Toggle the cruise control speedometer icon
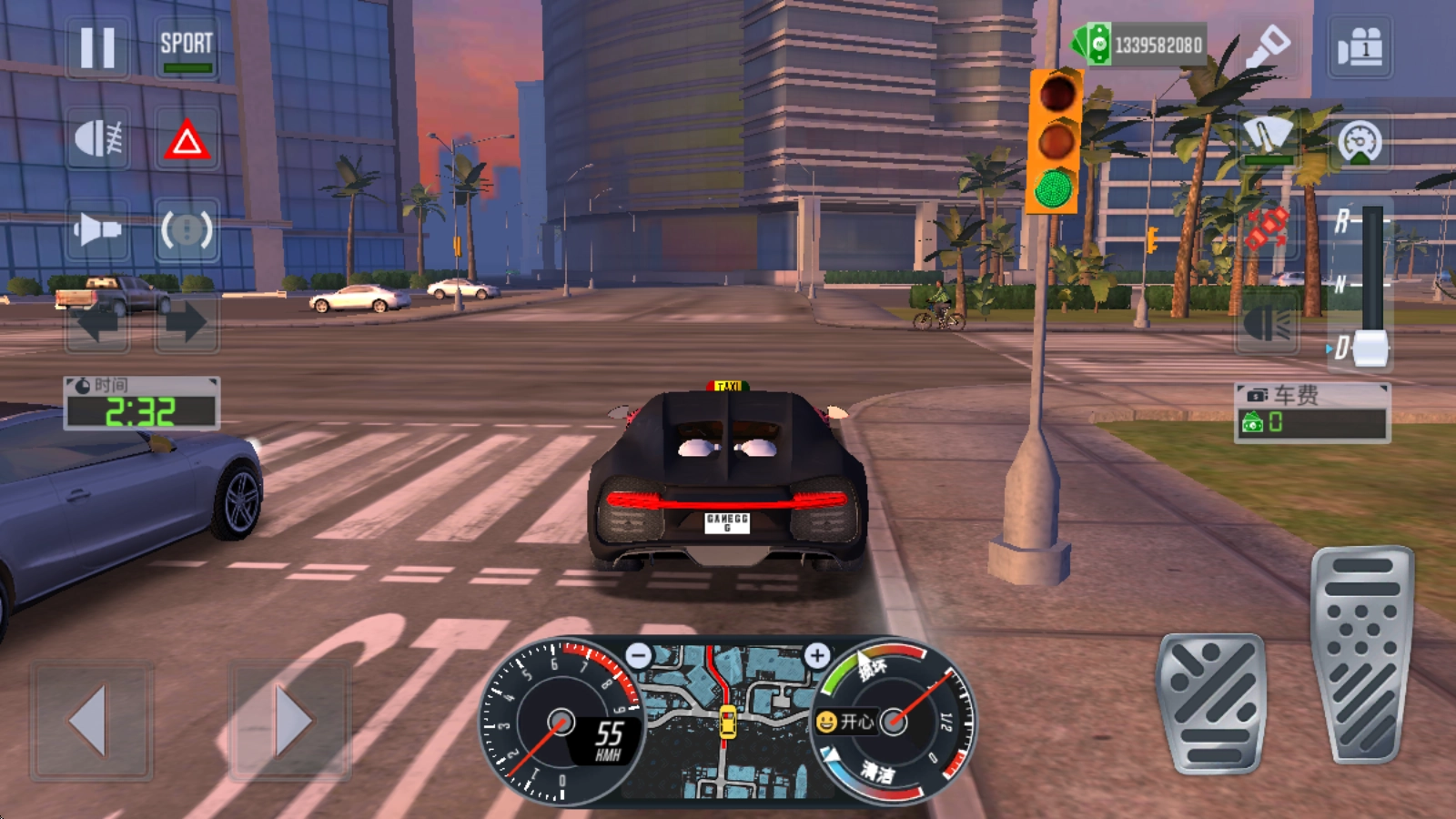Screen dimensions: 1456x819 1360,141
